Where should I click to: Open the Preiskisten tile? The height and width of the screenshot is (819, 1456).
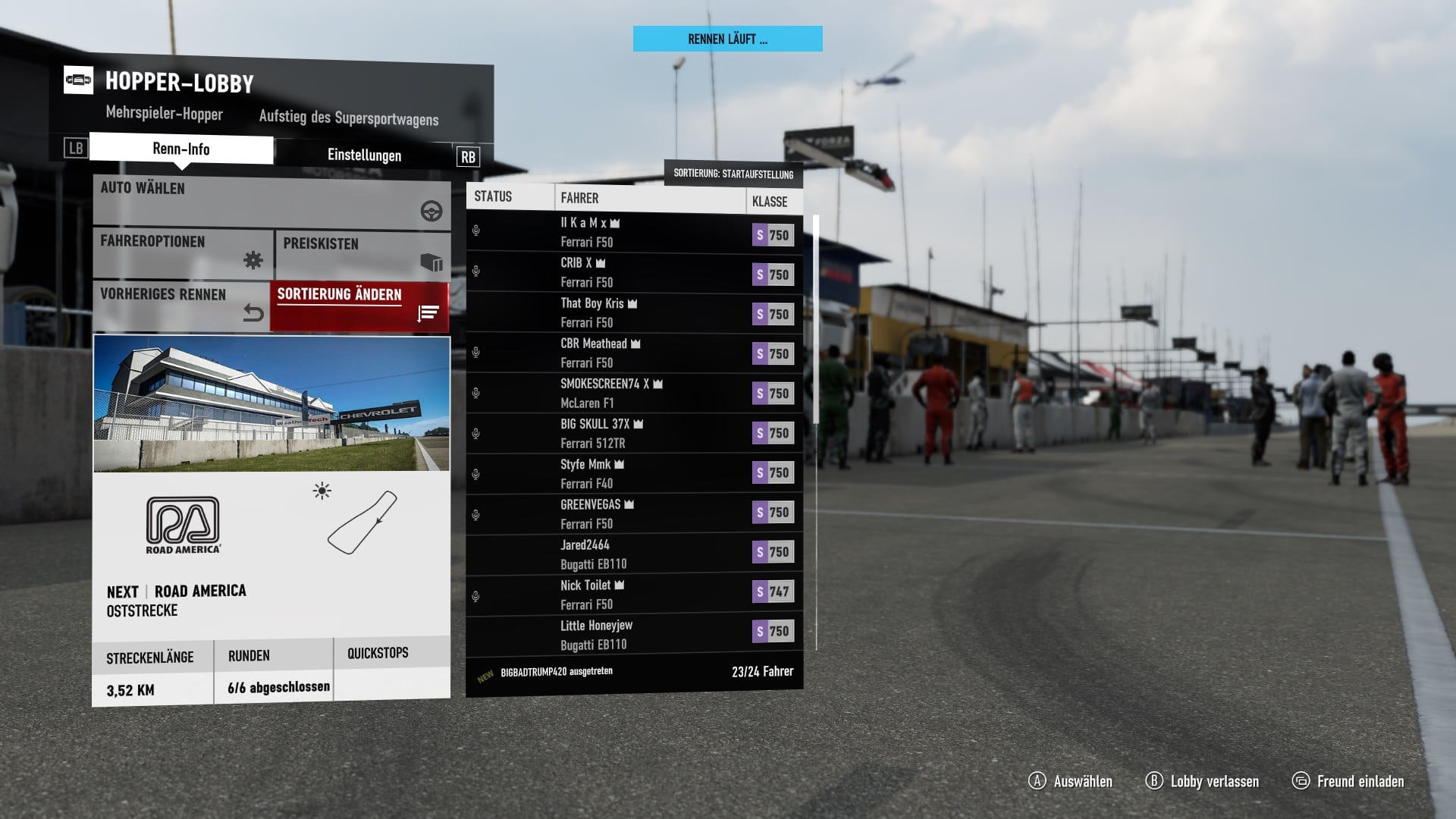[x=362, y=255]
